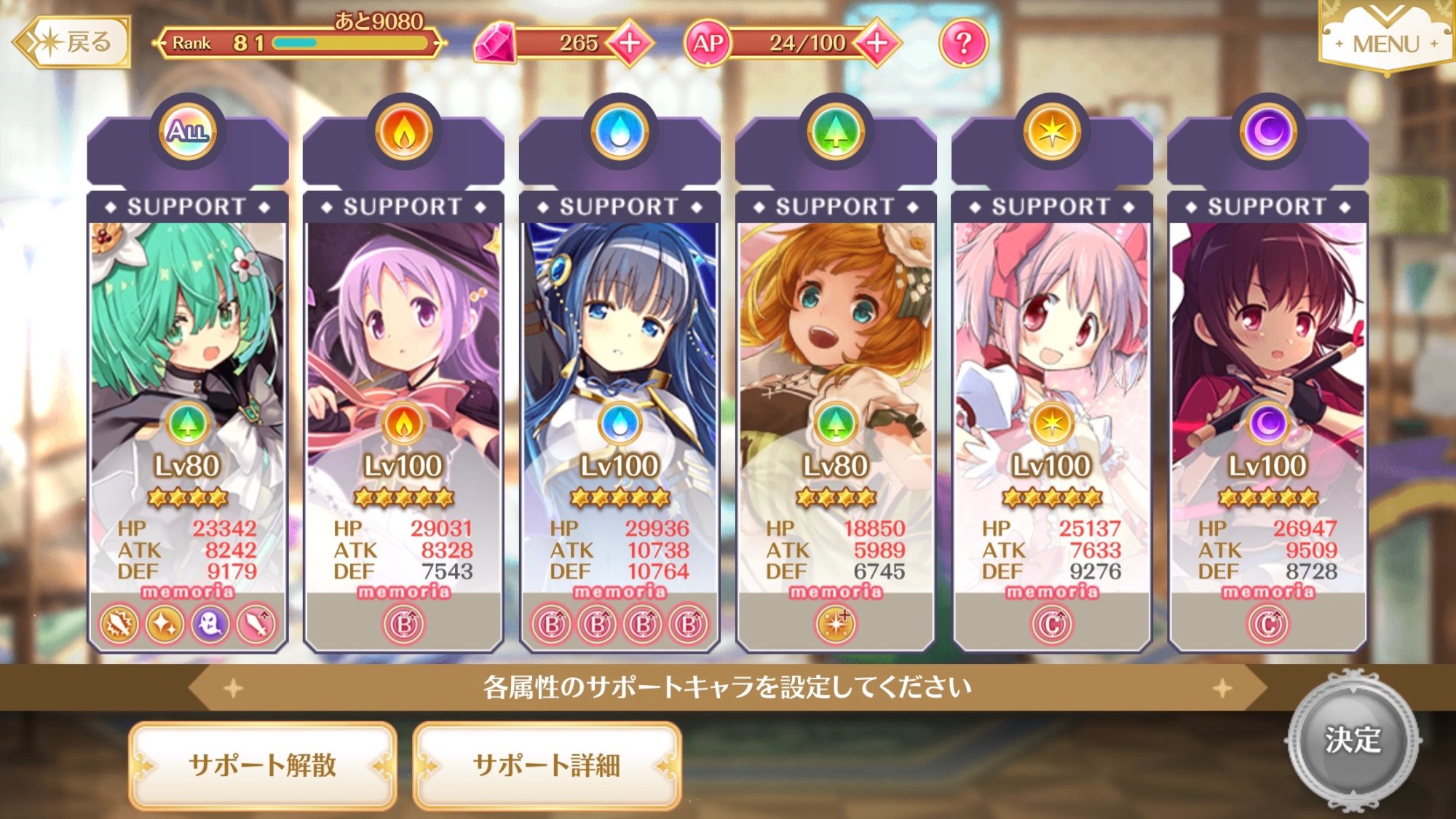Refill AP using the plus button
1456x819 pixels.
coord(877,42)
